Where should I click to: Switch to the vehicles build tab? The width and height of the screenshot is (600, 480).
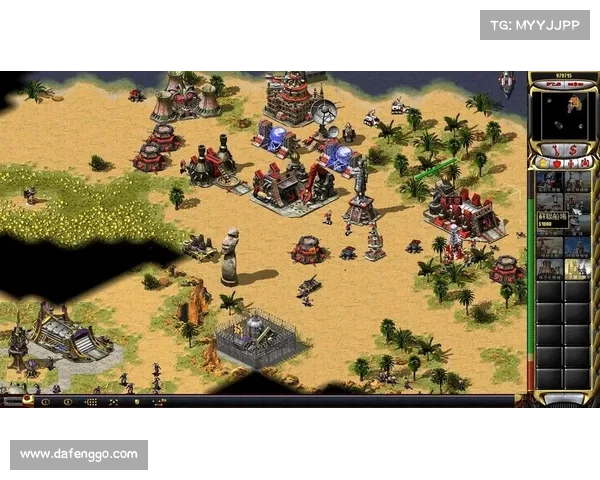pyautogui.click(x=583, y=163)
